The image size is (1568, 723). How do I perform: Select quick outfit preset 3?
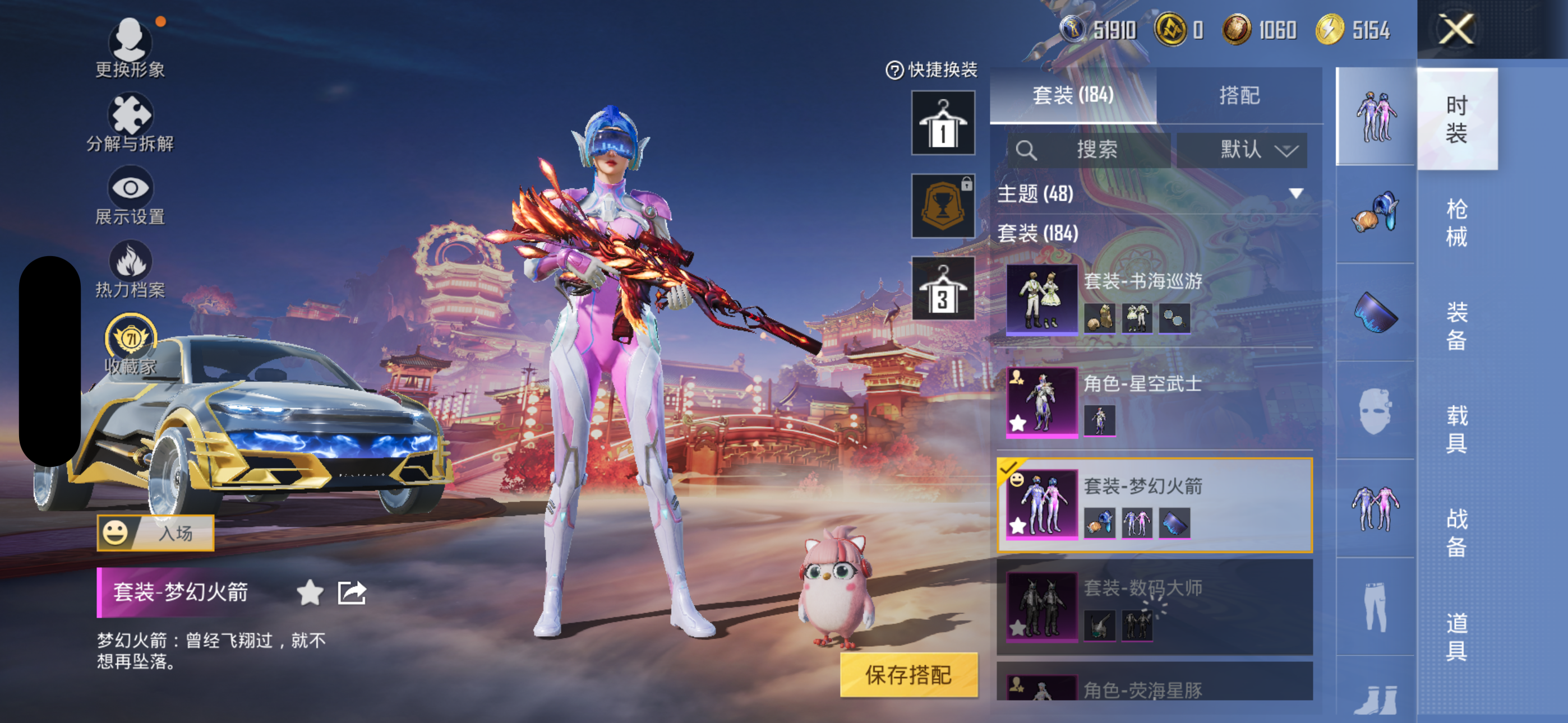(942, 289)
